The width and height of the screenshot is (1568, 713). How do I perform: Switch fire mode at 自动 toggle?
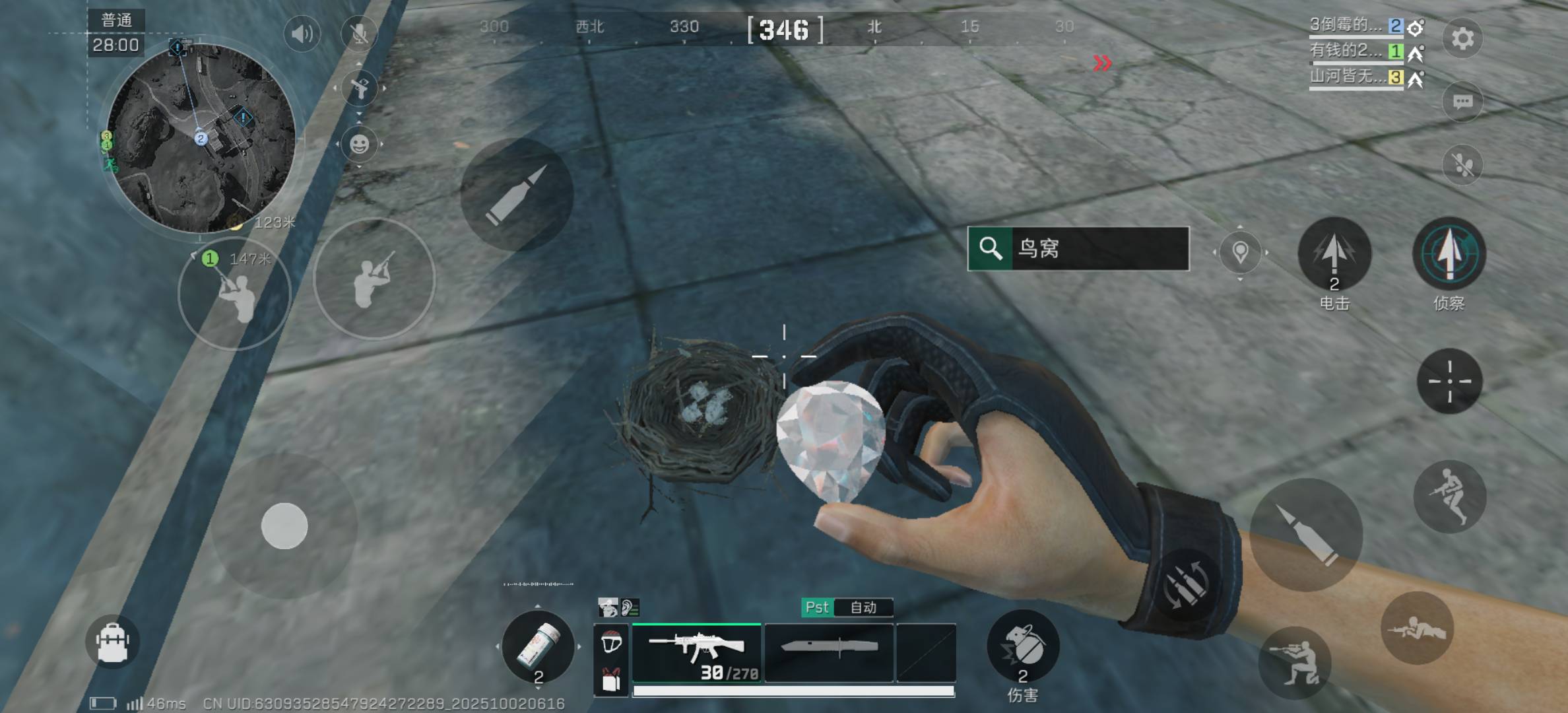click(863, 607)
